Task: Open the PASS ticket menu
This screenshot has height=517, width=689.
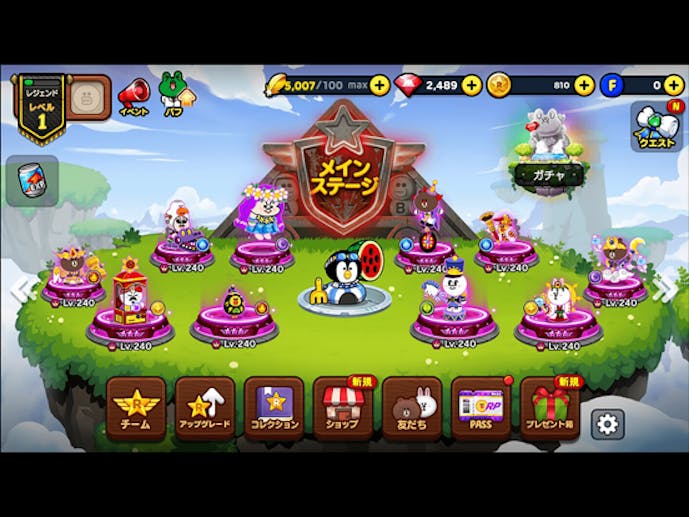Action: click(x=480, y=407)
